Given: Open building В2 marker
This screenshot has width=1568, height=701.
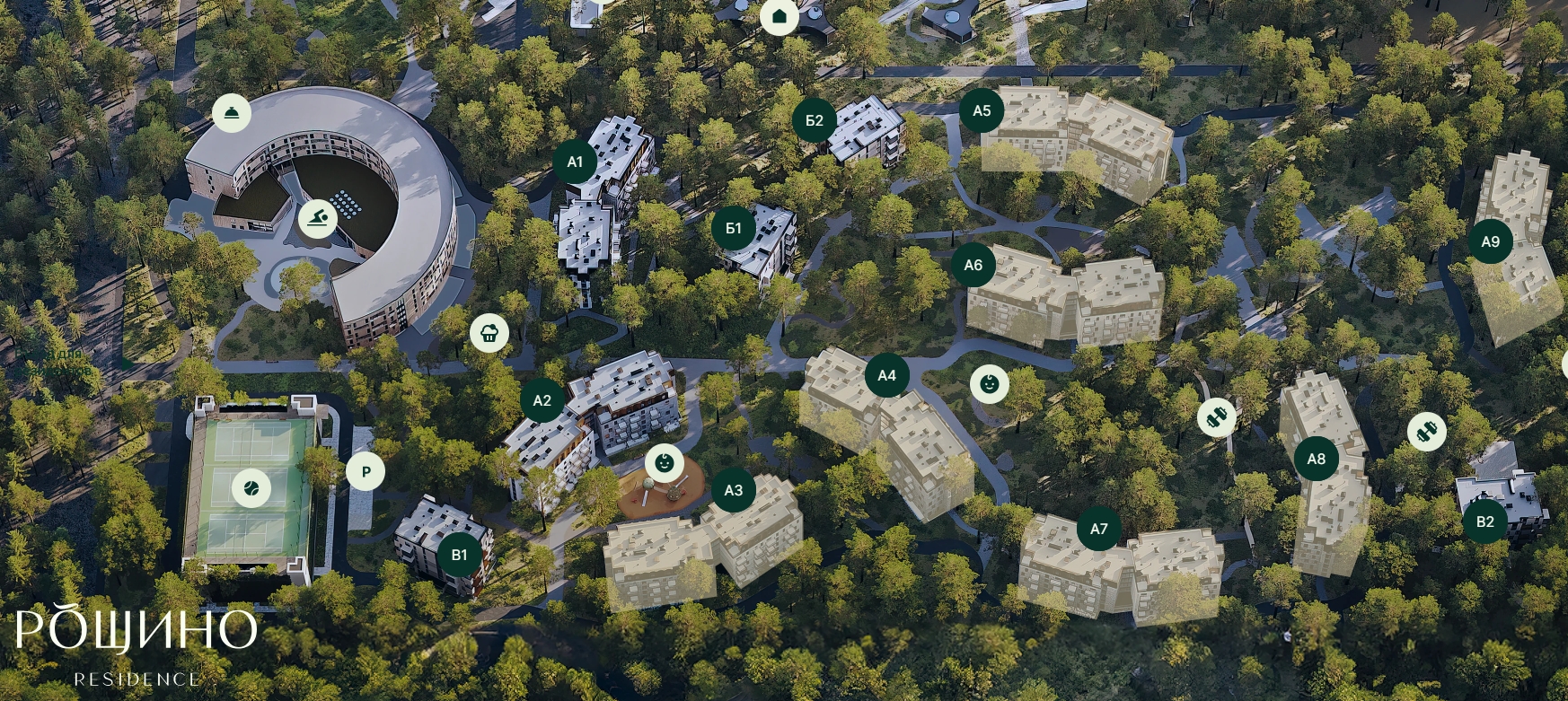Looking at the screenshot, I should click(x=1485, y=521).
